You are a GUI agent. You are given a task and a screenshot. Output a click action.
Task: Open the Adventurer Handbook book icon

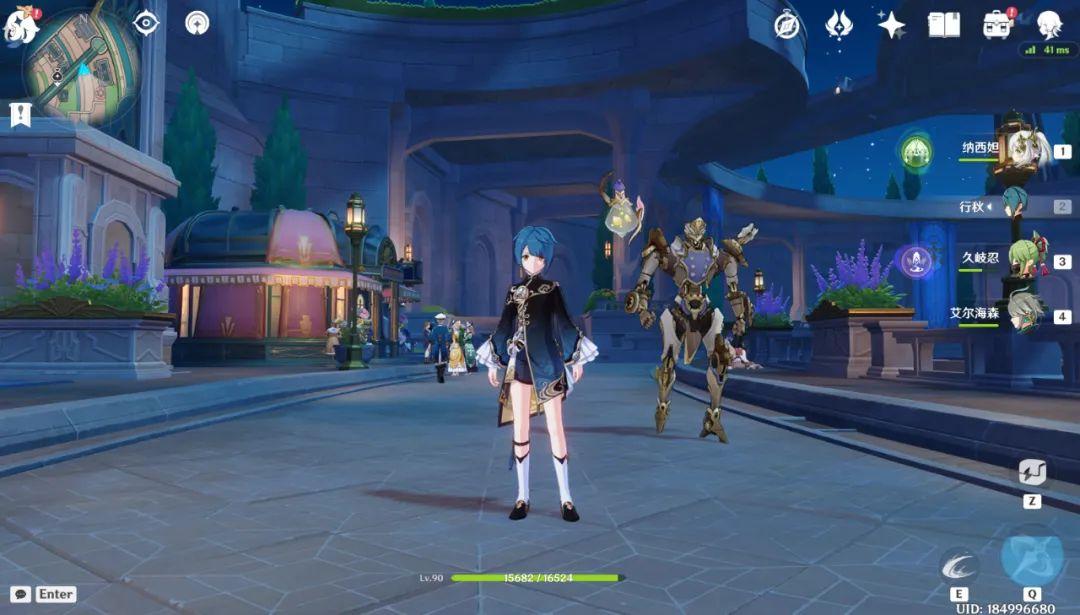[x=943, y=25]
